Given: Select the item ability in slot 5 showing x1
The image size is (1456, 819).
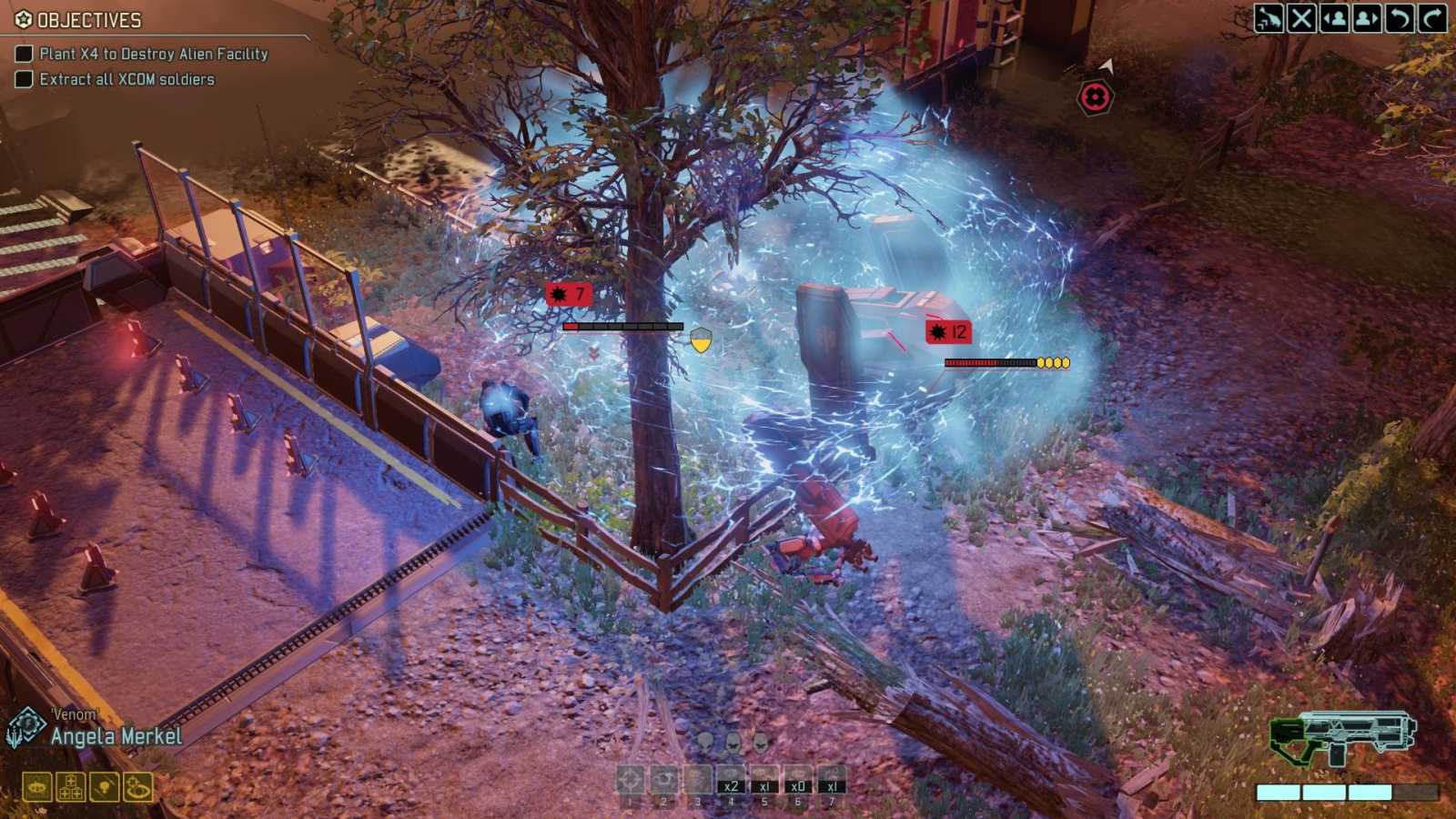Looking at the screenshot, I should point(765,779).
